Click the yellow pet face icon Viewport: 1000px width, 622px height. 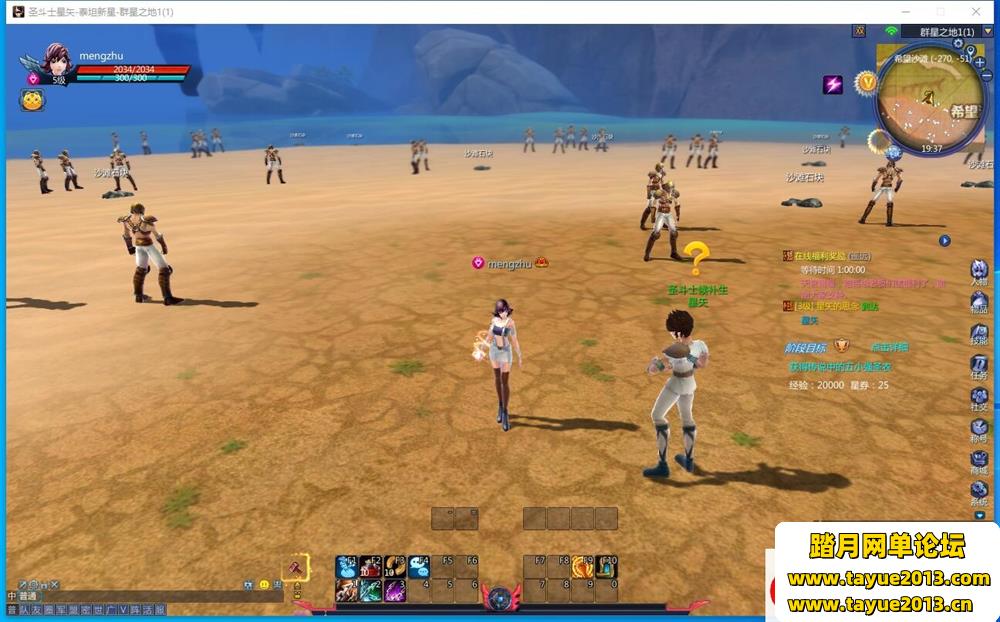click(33, 100)
